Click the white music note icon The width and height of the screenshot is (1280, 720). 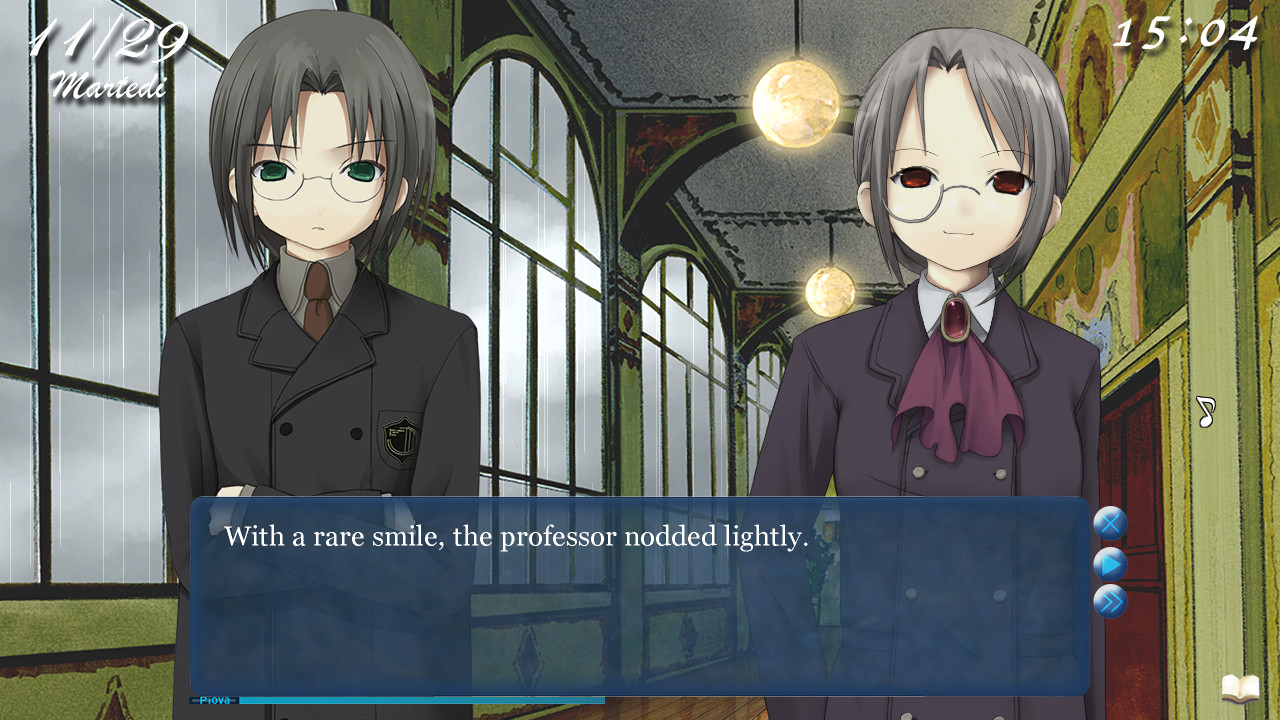pos(1205,411)
